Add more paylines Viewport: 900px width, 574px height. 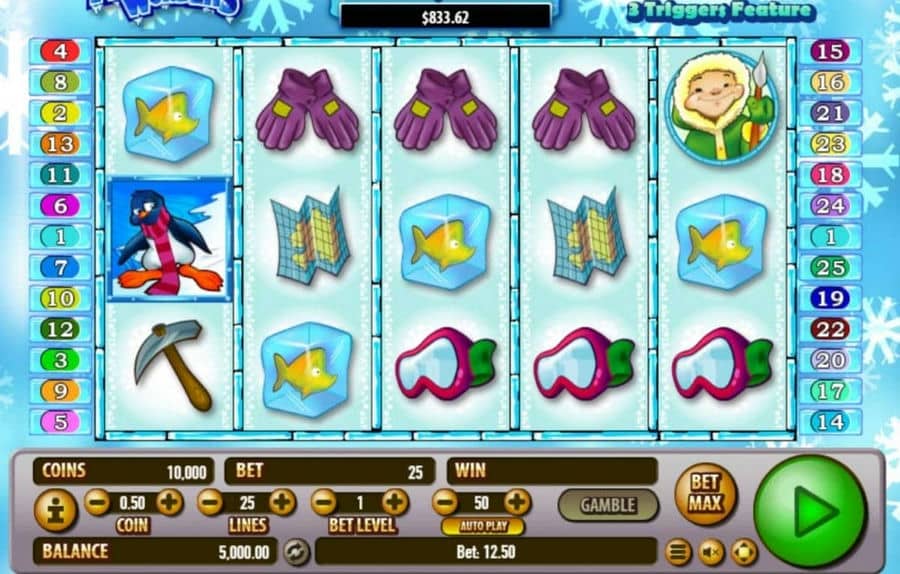click(x=282, y=502)
